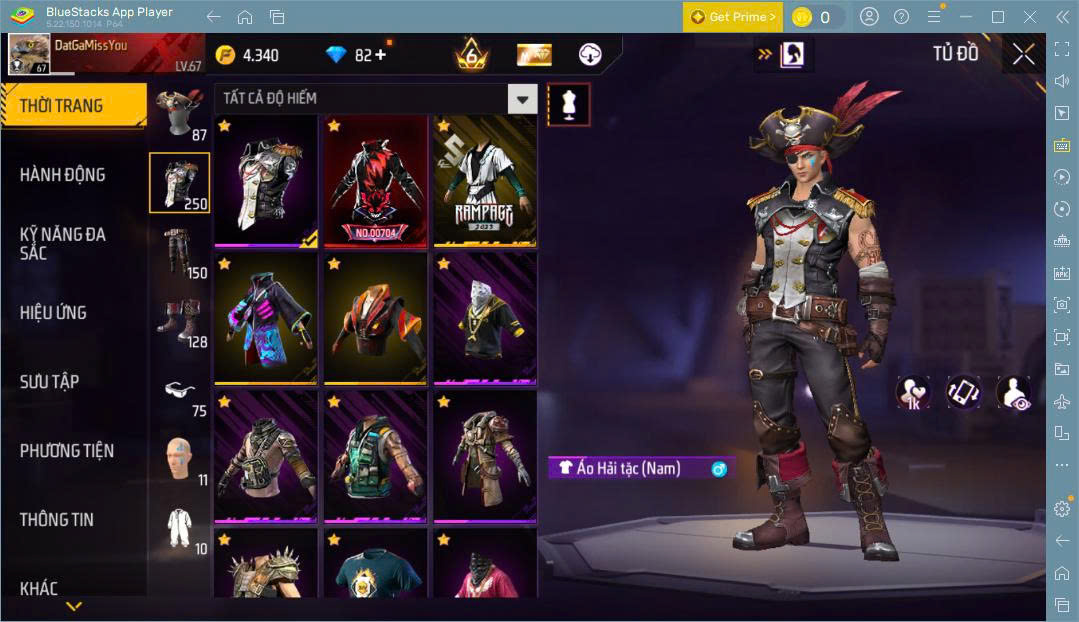Show the PHƯƠNG TIỆN tab
Screen dimensions: 1079x622
(x=66, y=451)
